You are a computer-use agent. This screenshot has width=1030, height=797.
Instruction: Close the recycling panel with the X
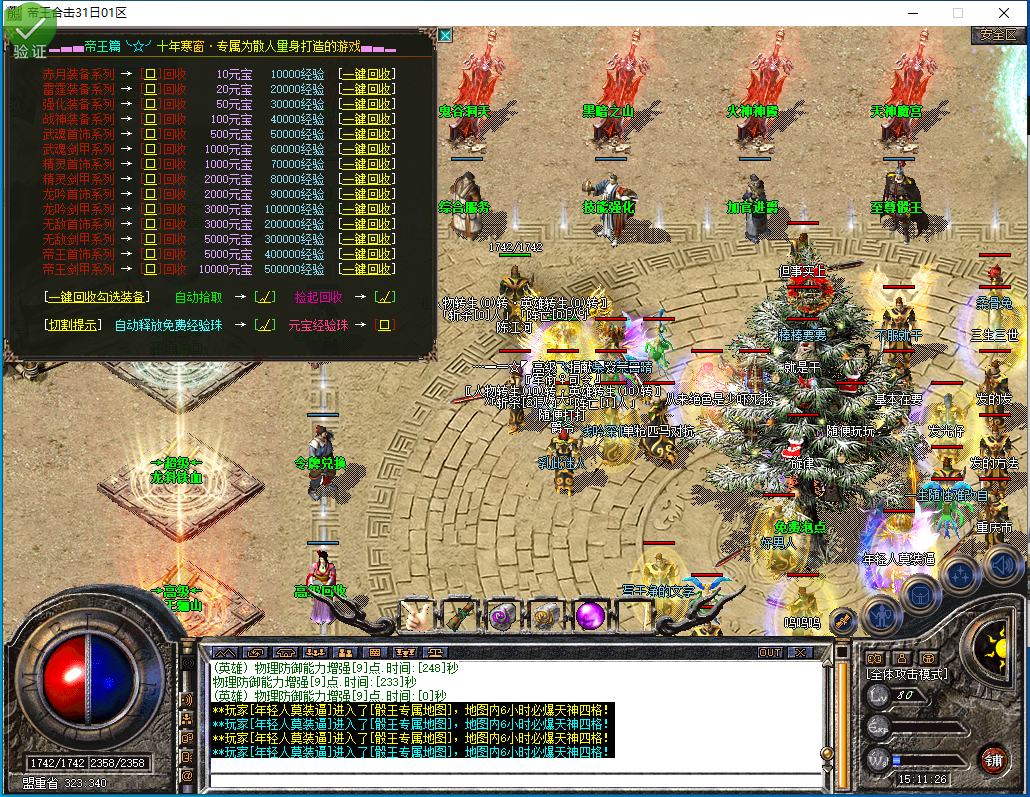coord(445,35)
